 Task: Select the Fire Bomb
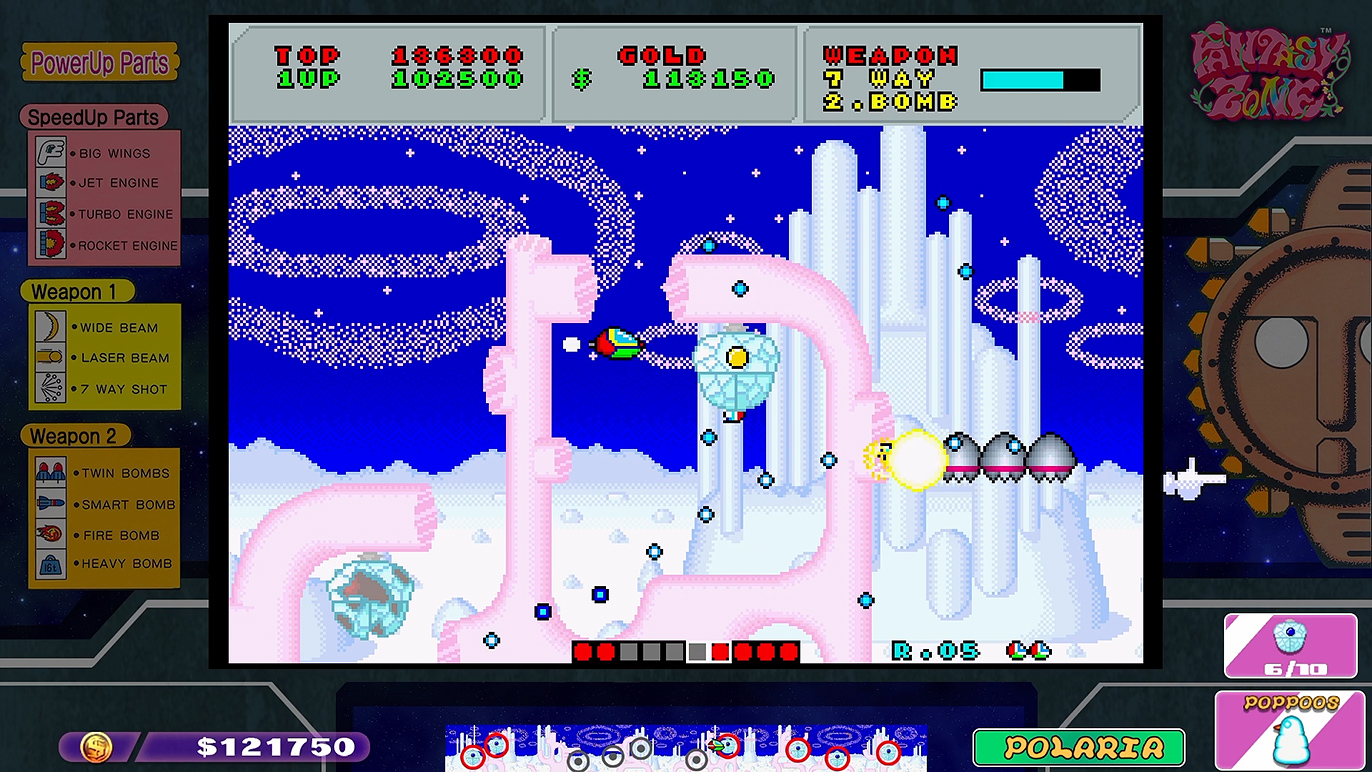click(x=104, y=535)
